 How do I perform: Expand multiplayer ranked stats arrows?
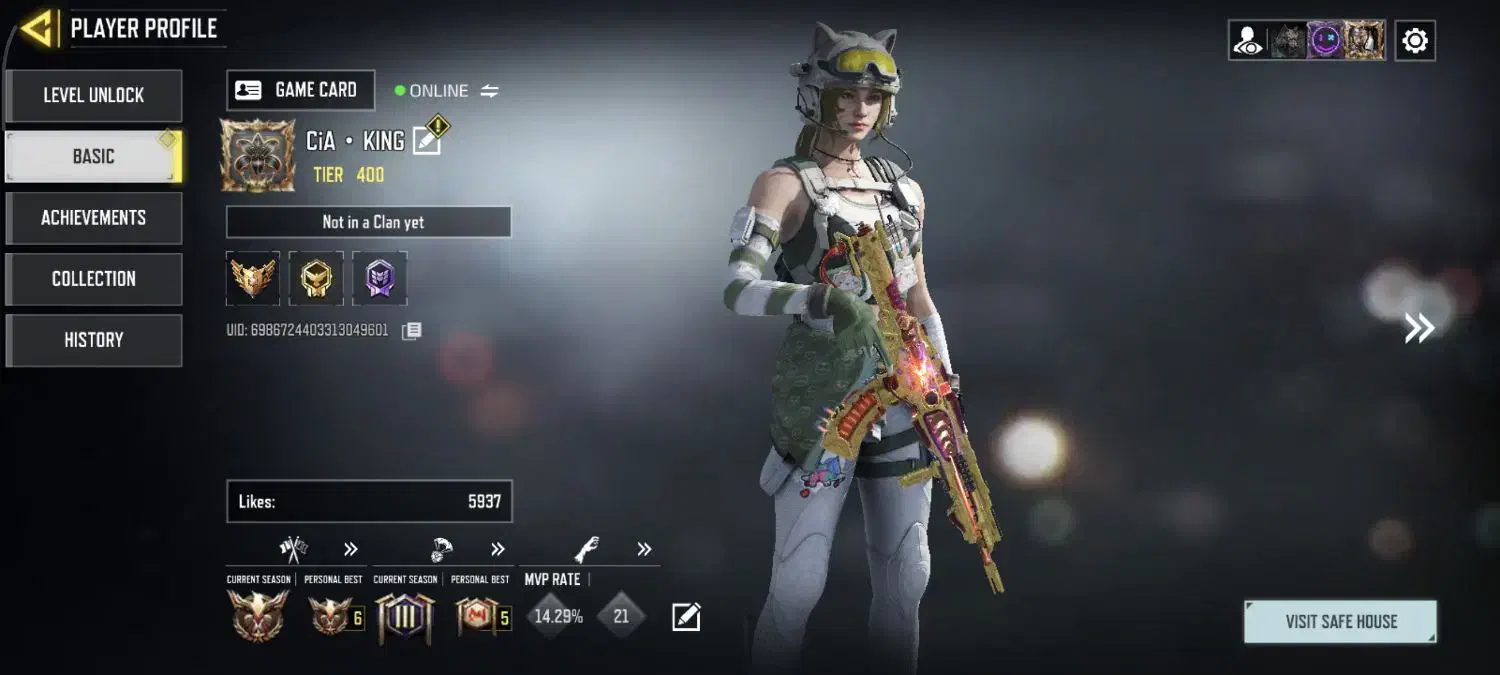coord(351,549)
